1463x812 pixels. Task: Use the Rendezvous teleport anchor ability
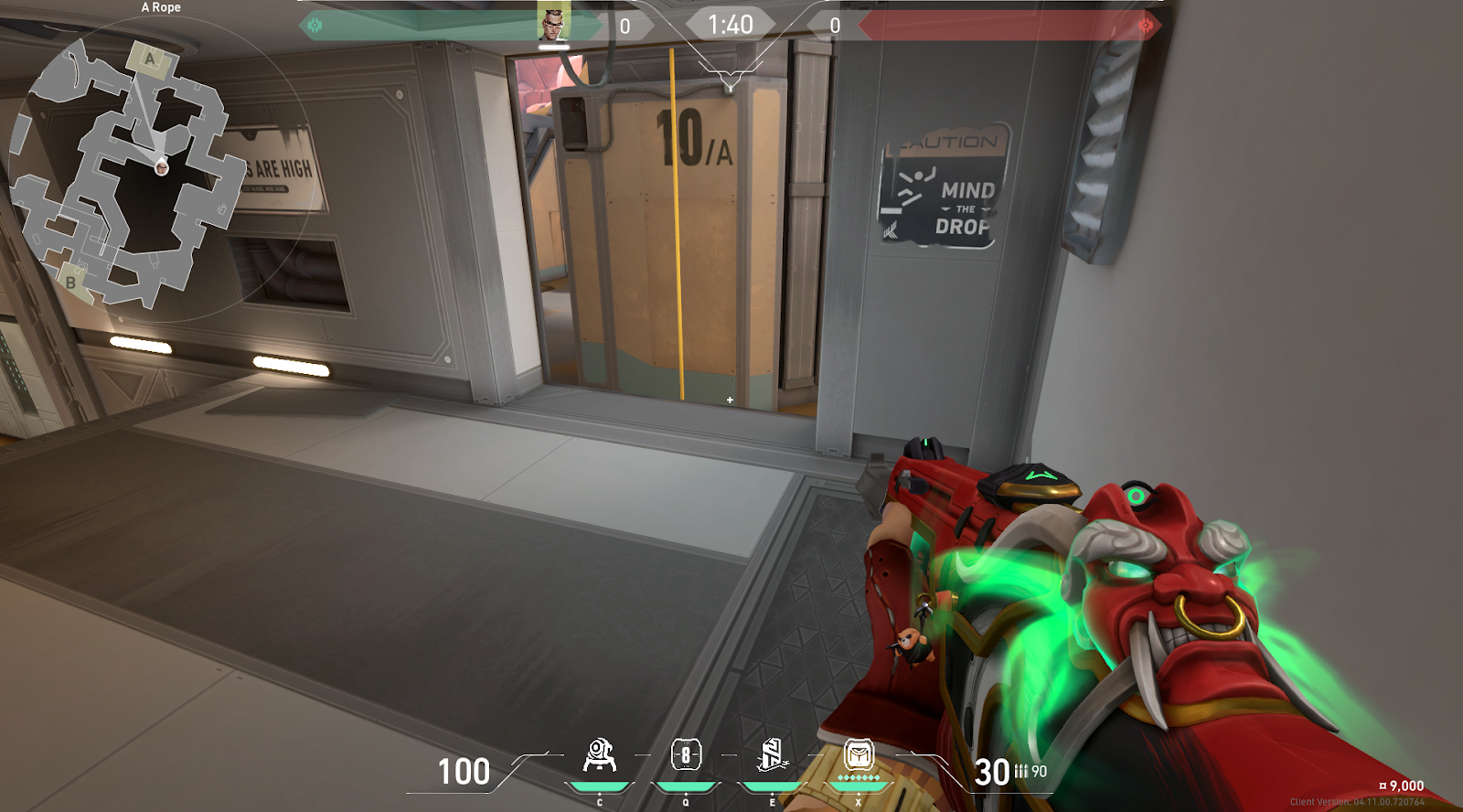[772, 755]
